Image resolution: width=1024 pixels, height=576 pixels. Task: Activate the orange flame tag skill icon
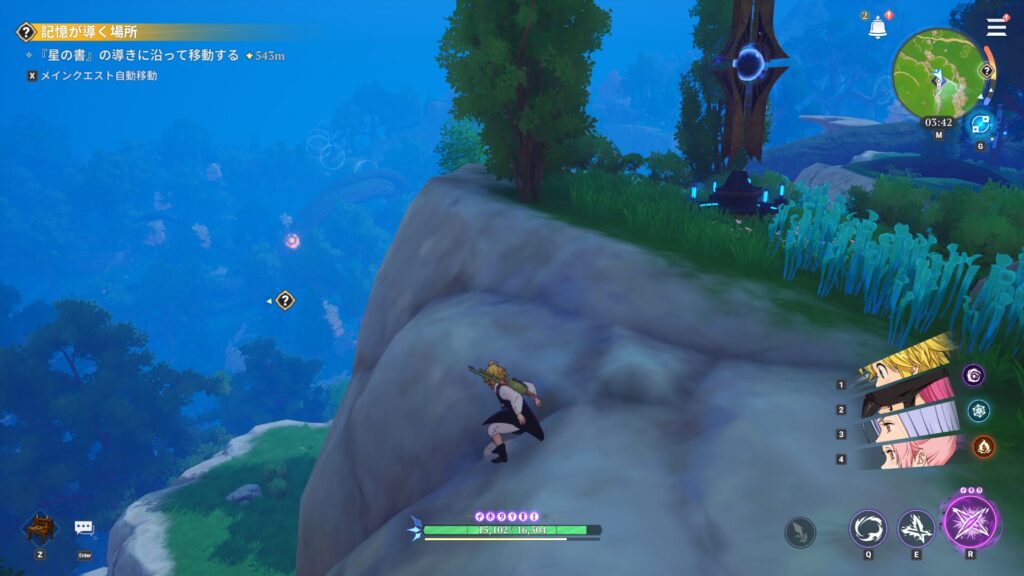984,446
